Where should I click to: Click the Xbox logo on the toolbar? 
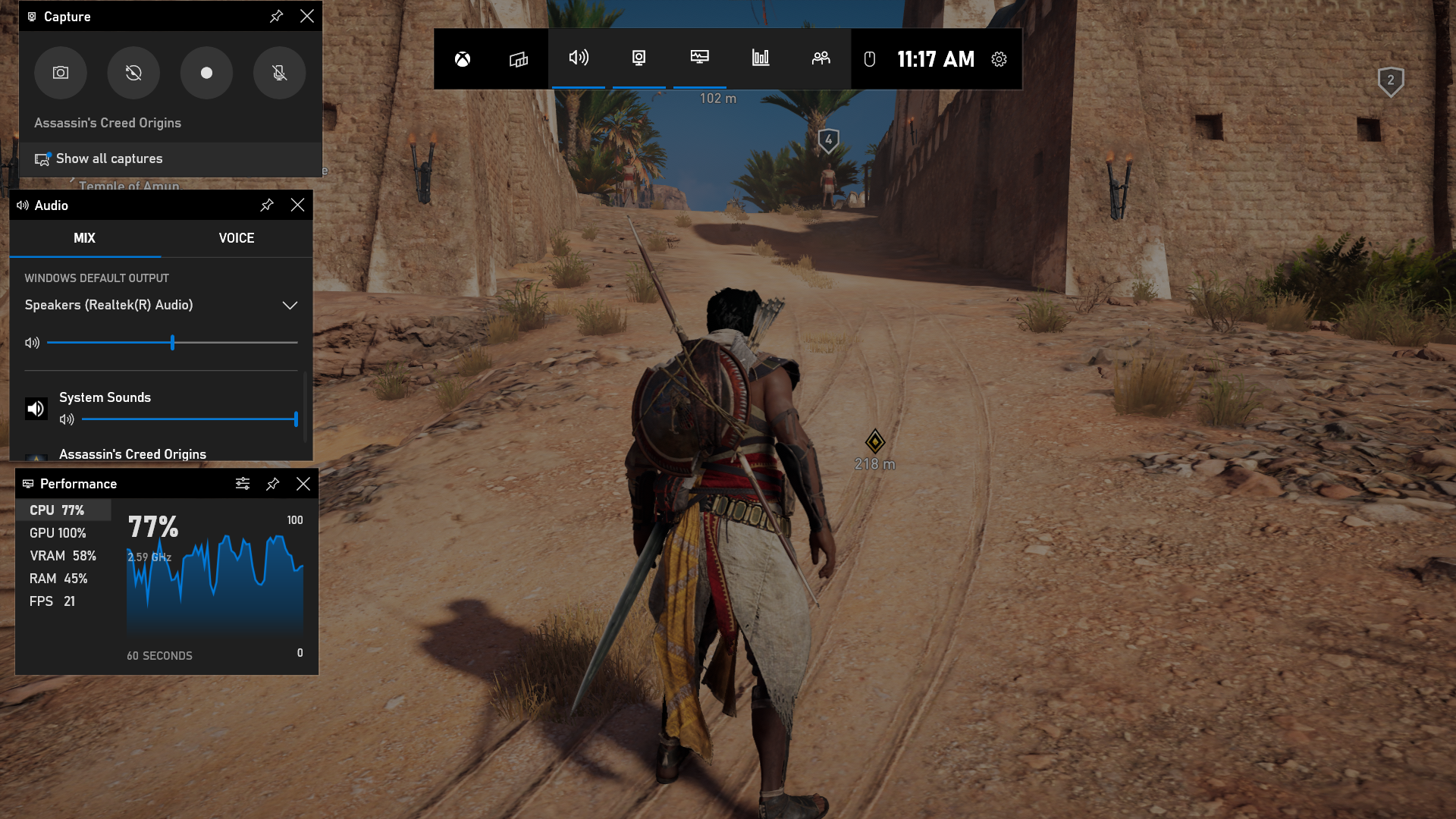point(463,59)
